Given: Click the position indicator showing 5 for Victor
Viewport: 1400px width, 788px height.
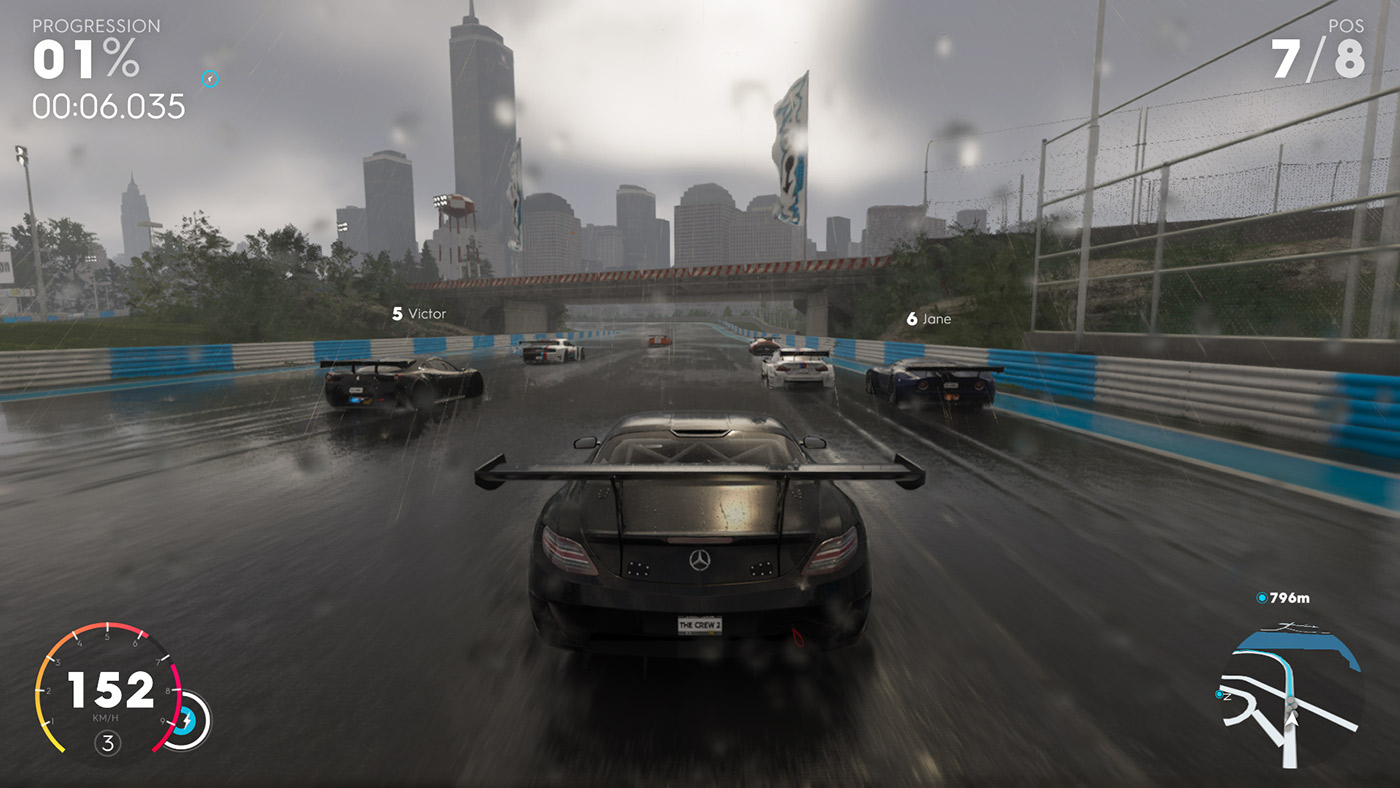Looking at the screenshot, I should (397, 313).
